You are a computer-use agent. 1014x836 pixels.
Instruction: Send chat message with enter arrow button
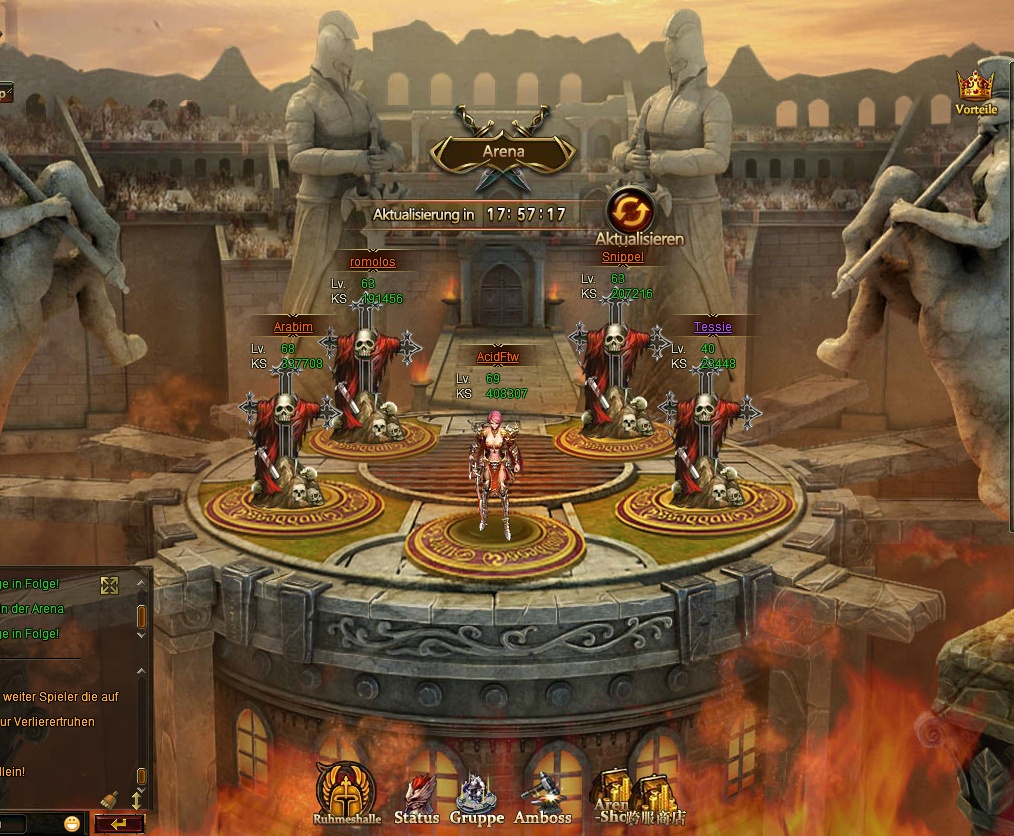[120, 824]
